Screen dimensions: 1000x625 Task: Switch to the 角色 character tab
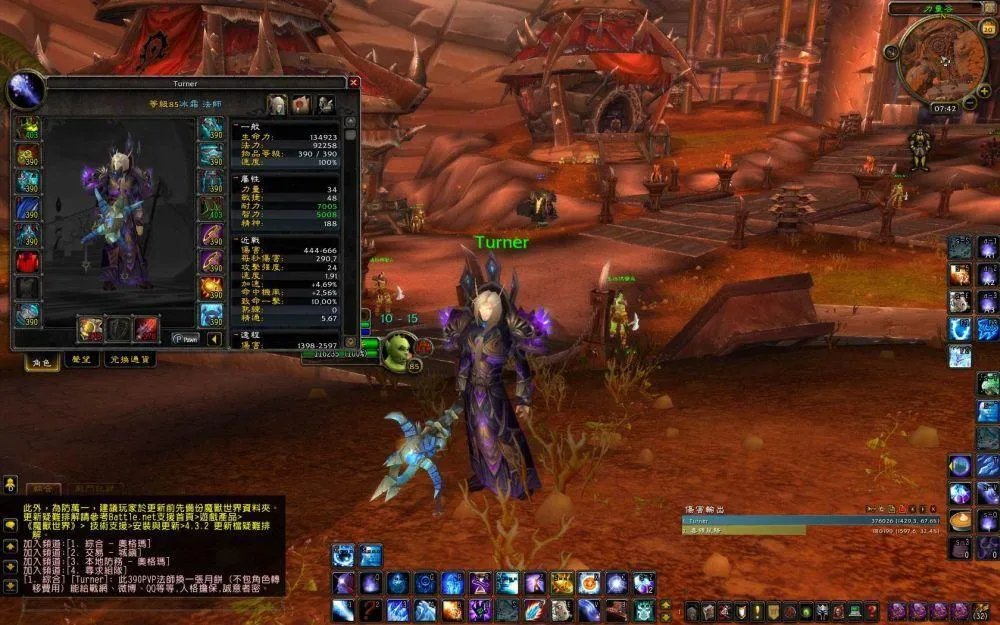coord(40,360)
